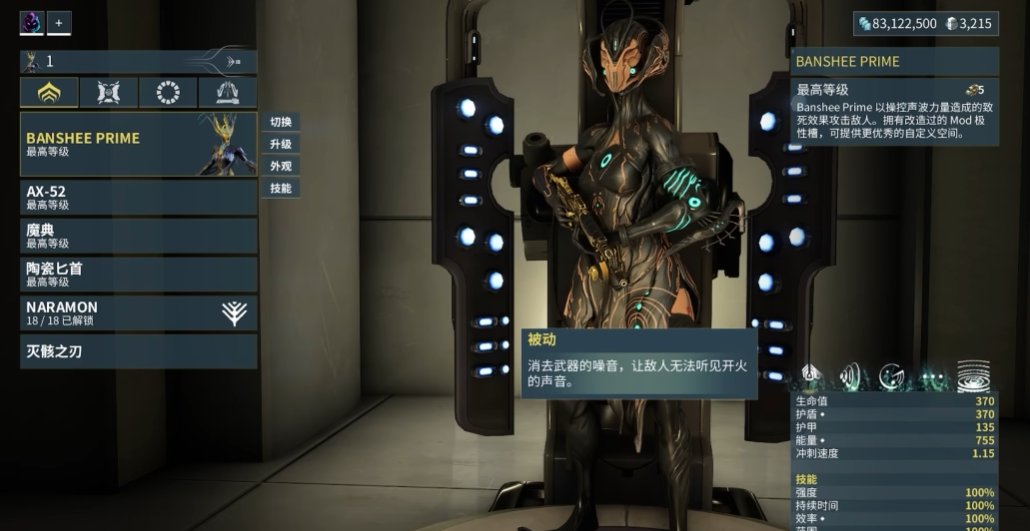Viewport: 1030px width, 531px height.
Task: Switch to the winged vehicles tab
Action: [227, 93]
